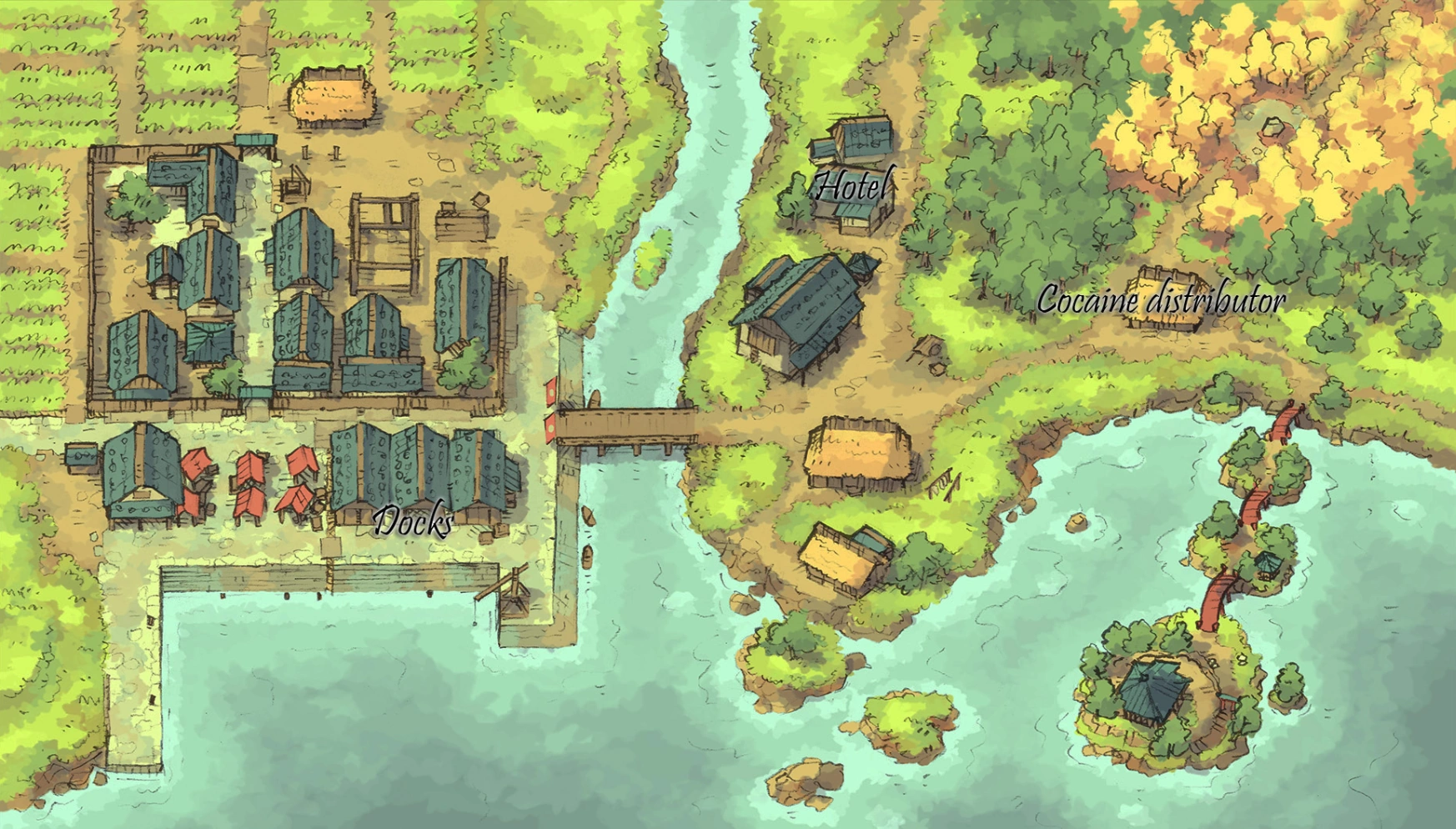Click the Cocaine distributor map label
The height and width of the screenshot is (829, 1456).
pyautogui.click(x=1160, y=300)
